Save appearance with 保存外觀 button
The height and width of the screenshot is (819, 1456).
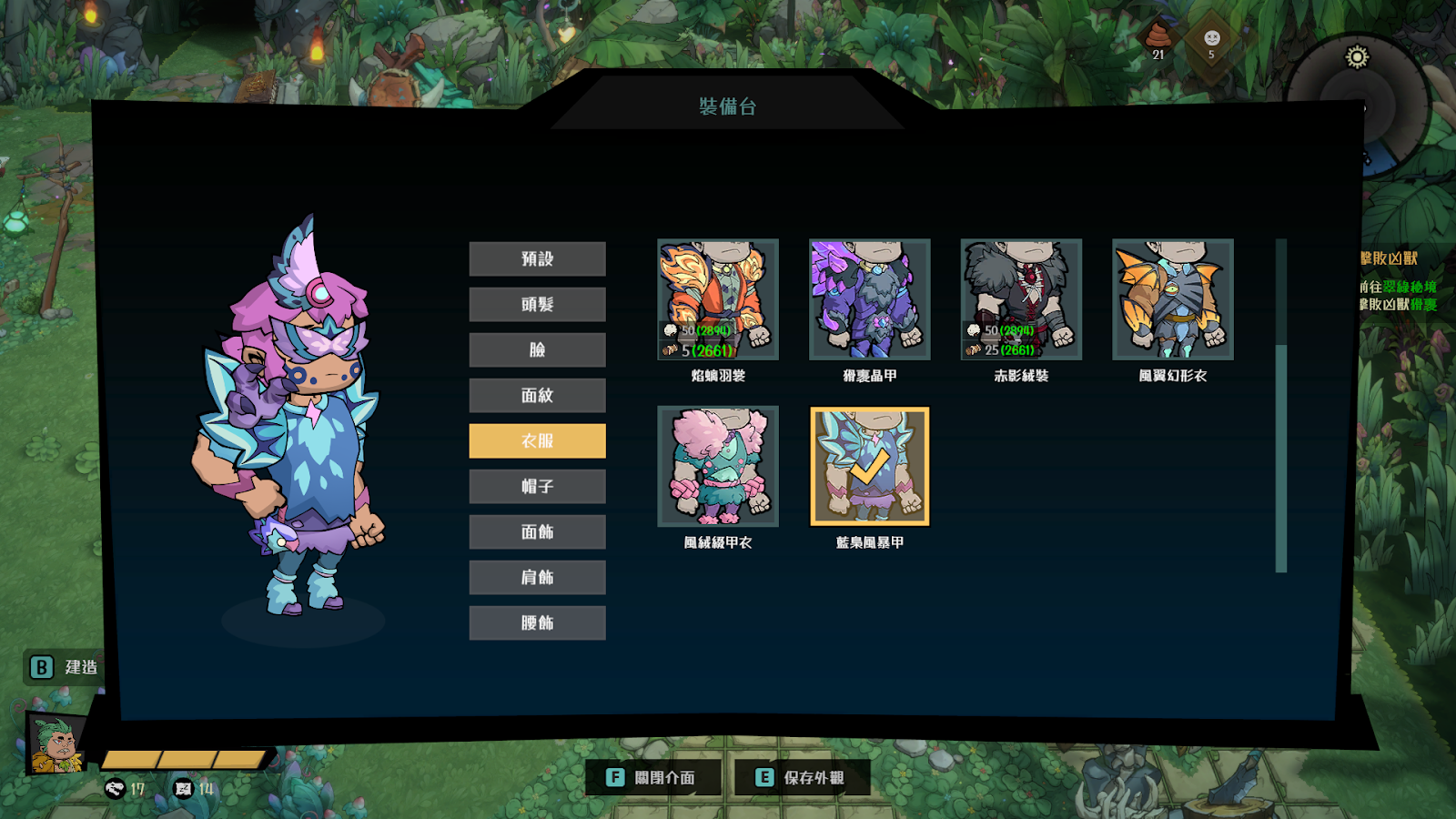tap(802, 777)
